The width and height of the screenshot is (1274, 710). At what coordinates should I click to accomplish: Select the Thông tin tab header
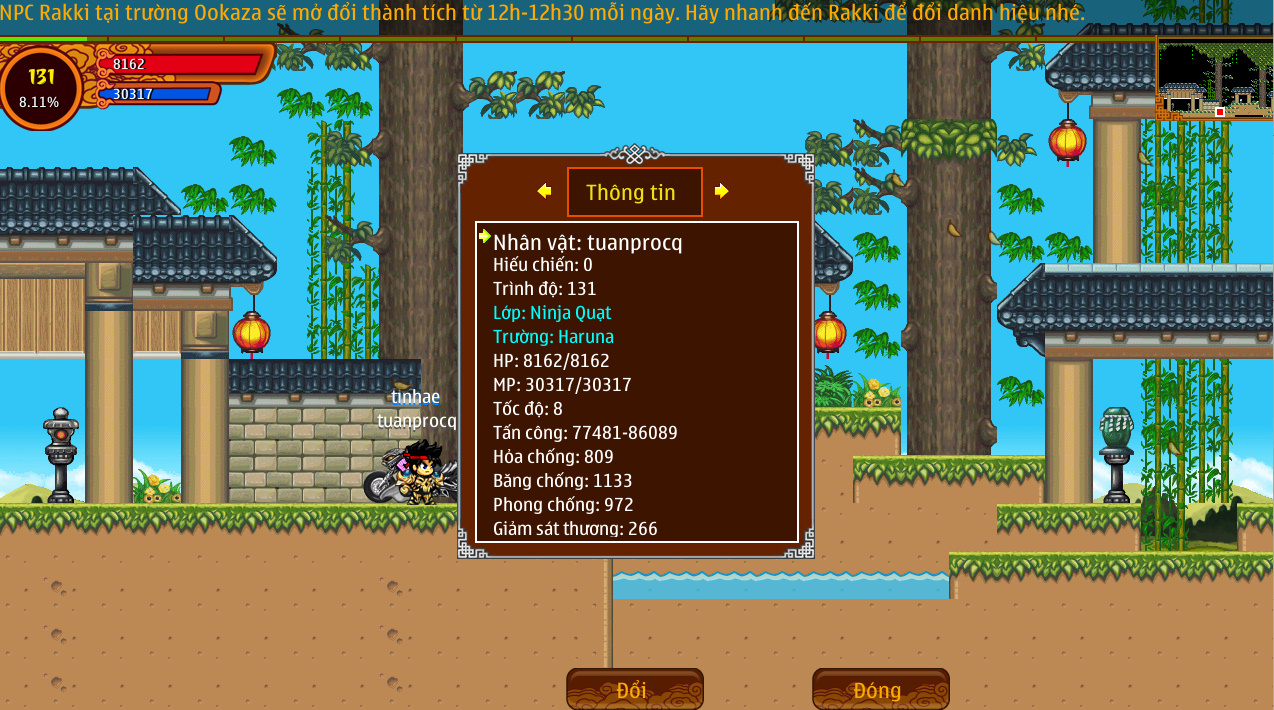634,192
